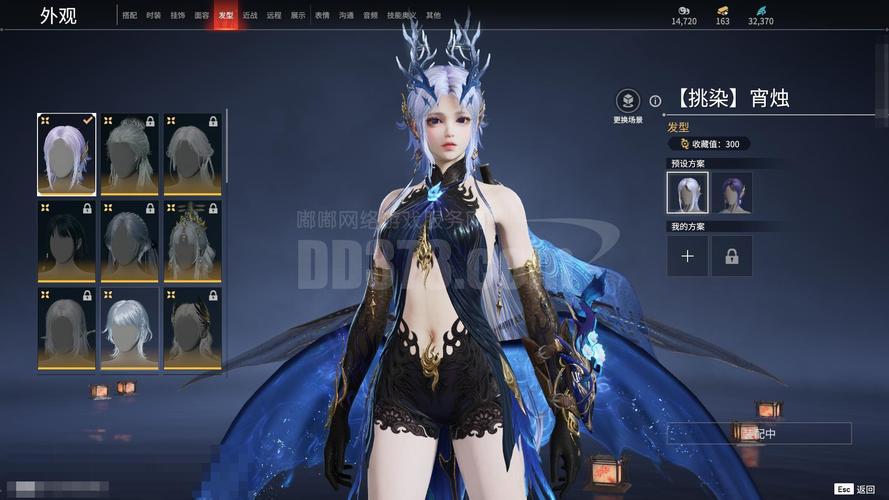The width and height of the screenshot is (889, 500).
Task: Click the 更换场景 scene change icon
Action: tap(627, 101)
